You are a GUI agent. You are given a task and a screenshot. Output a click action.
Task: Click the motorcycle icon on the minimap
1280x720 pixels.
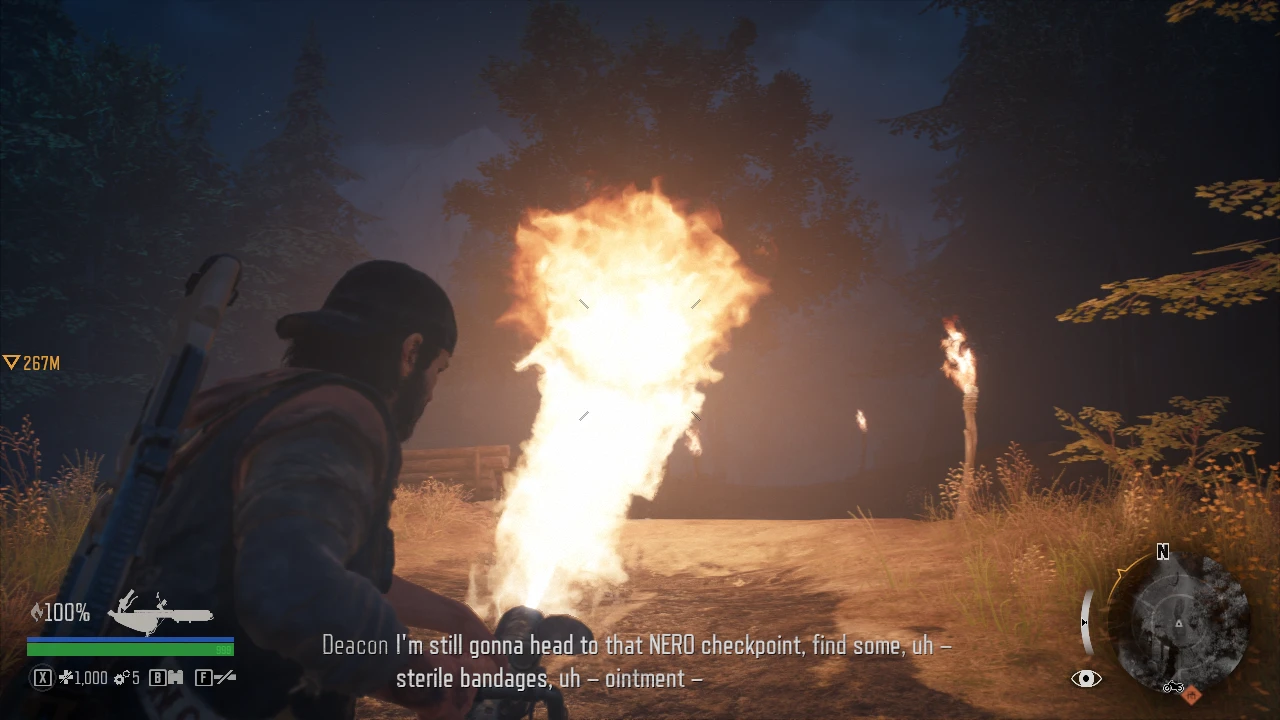coord(1174,687)
